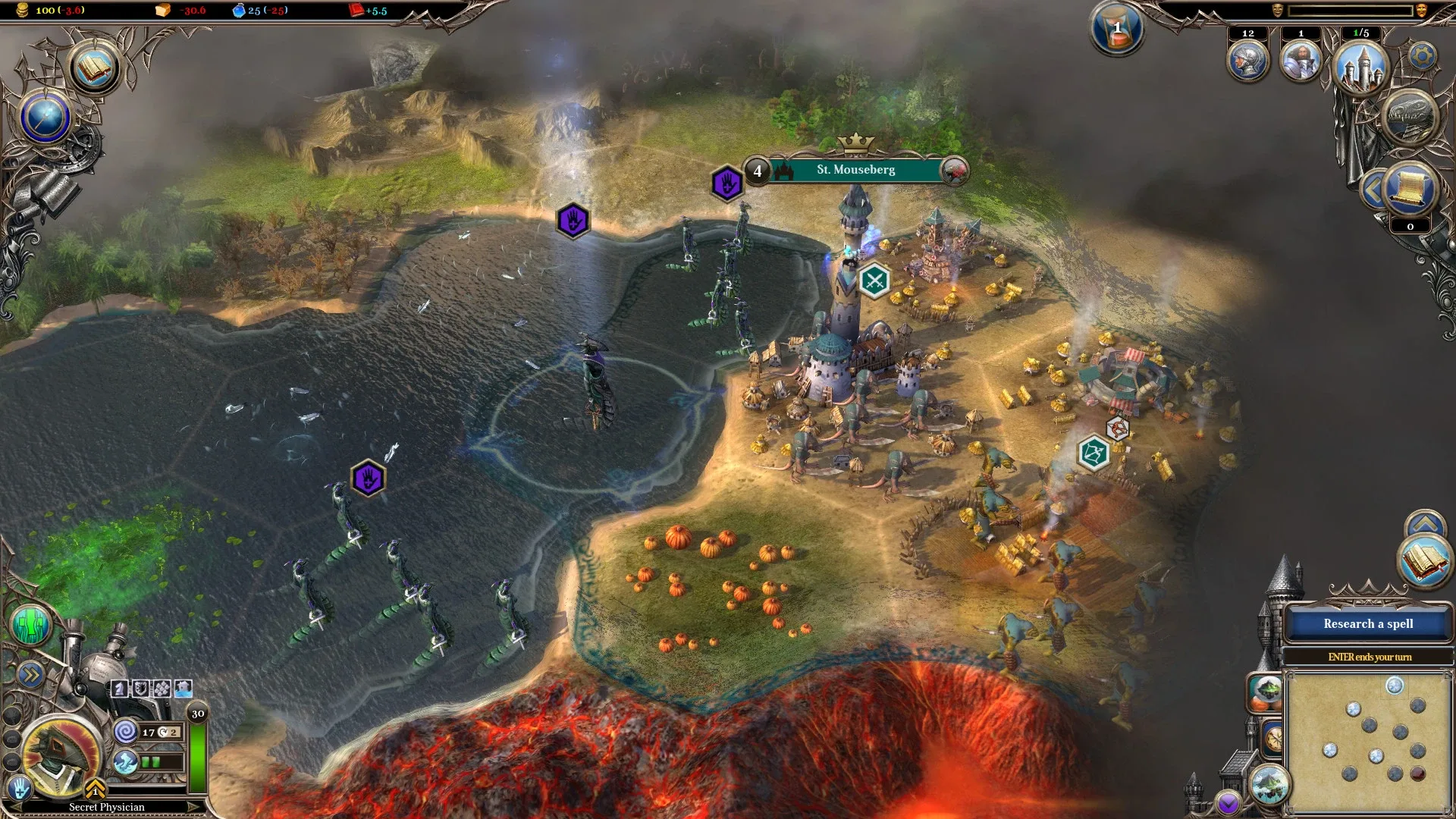Click the minimap parchment
The width and height of the screenshot is (1456, 819).
[1368, 742]
